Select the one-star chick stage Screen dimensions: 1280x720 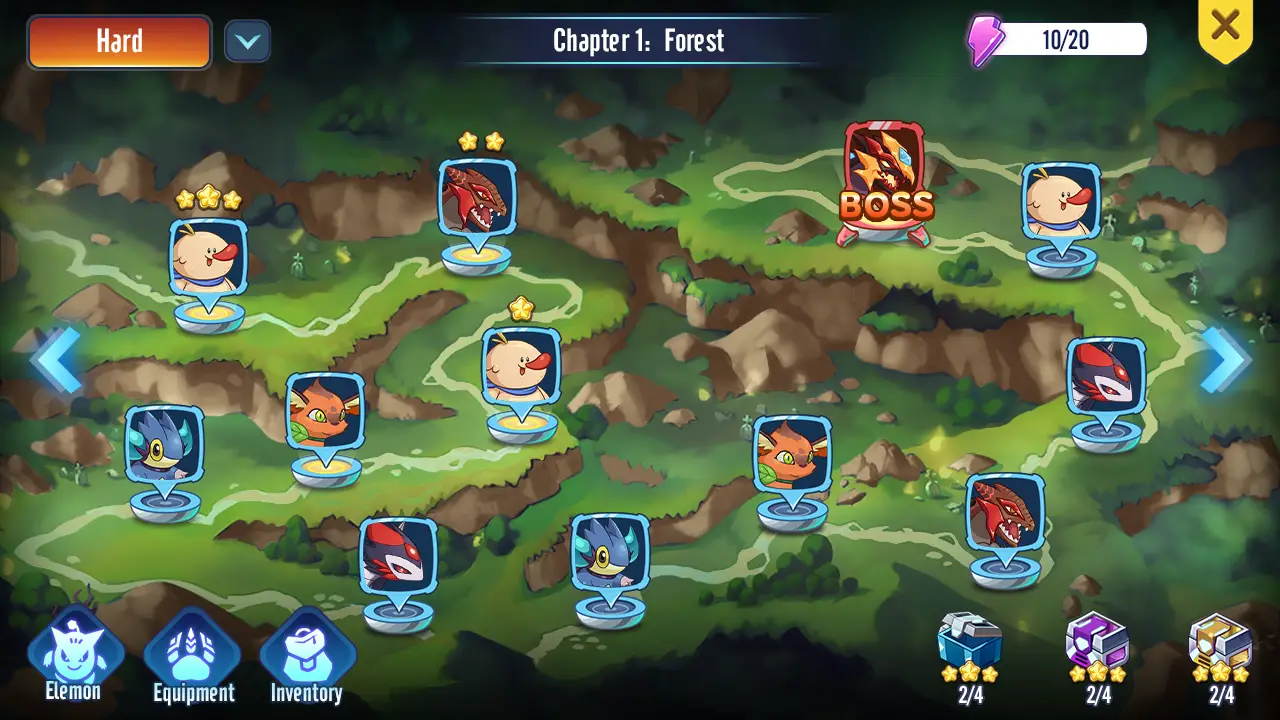coord(521,365)
